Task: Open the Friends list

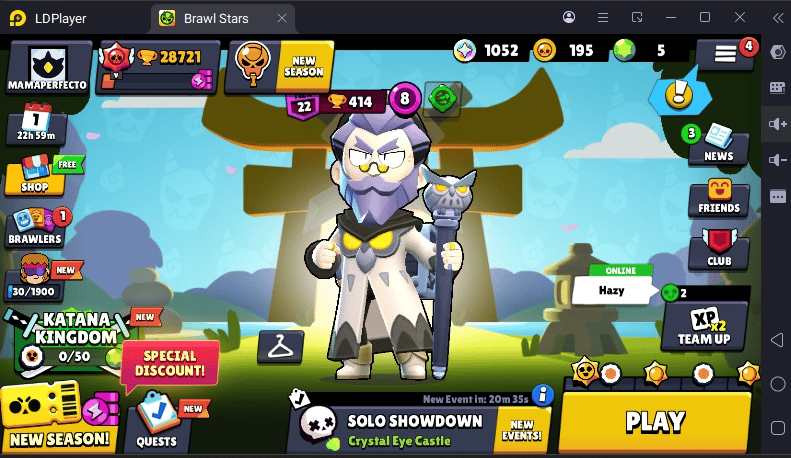Action: [x=718, y=198]
